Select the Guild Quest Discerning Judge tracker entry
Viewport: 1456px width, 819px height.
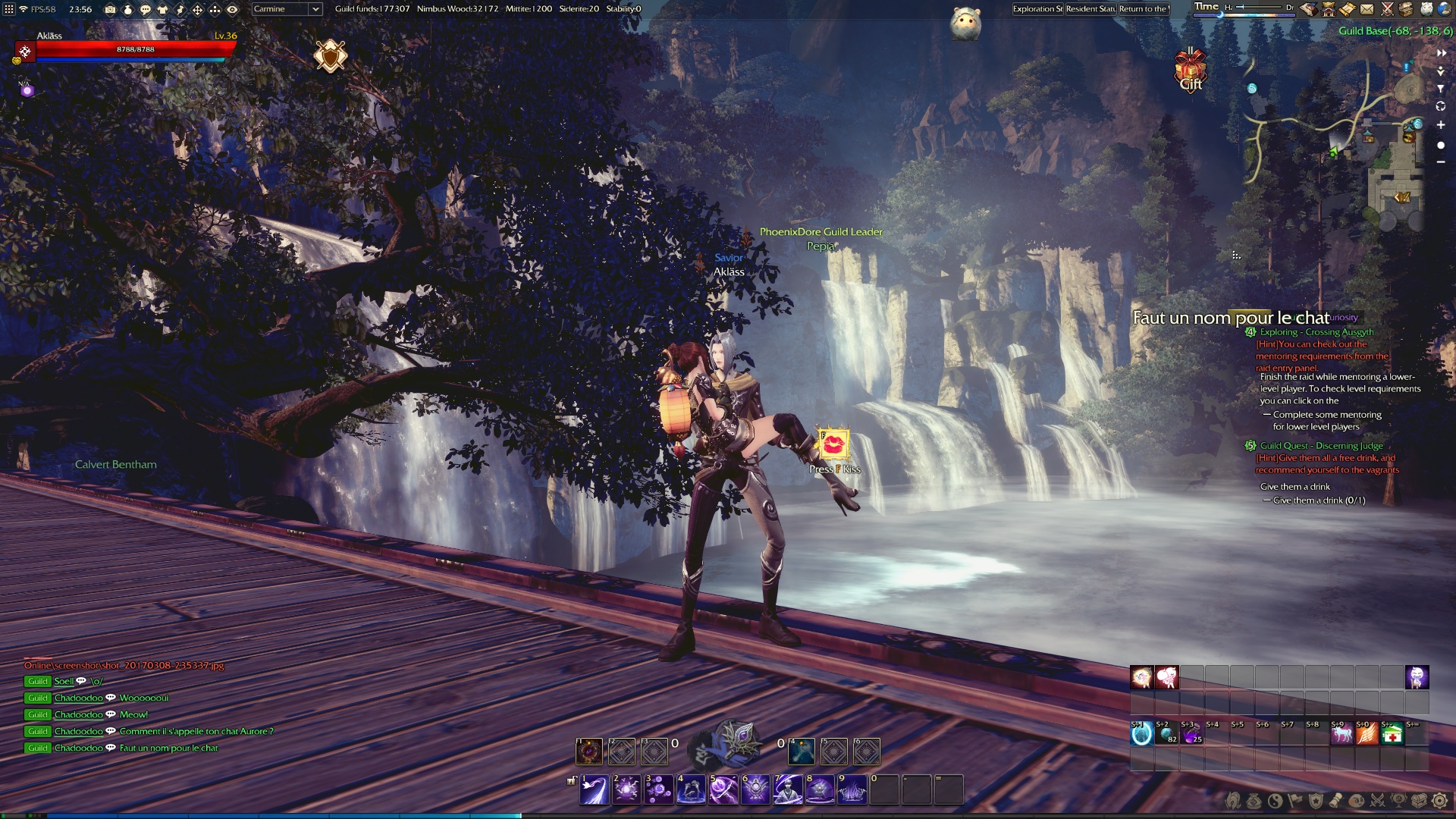(x=1321, y=446)
